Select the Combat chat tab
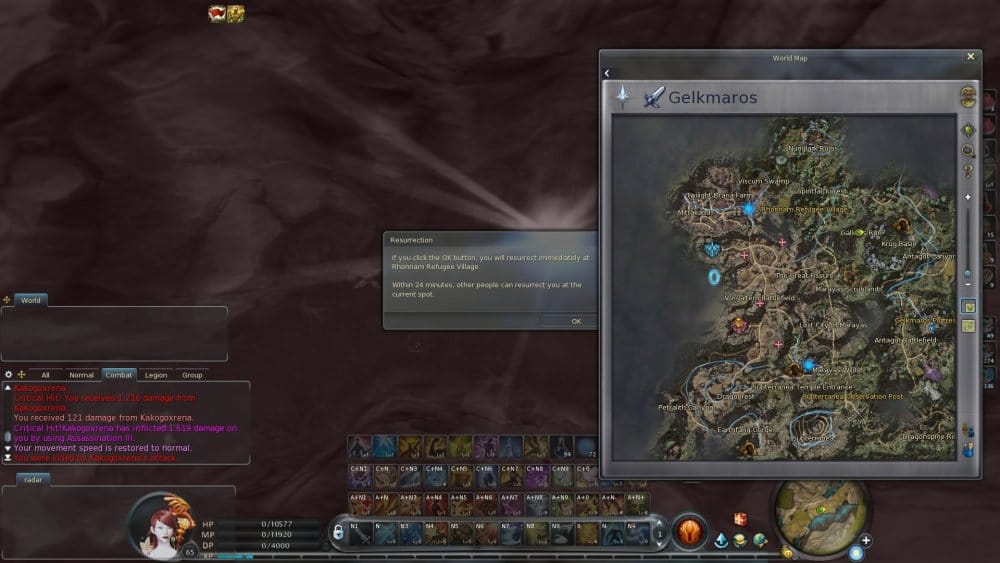The width and height of the screenshot is (1000, 563). tap(119, 375)
